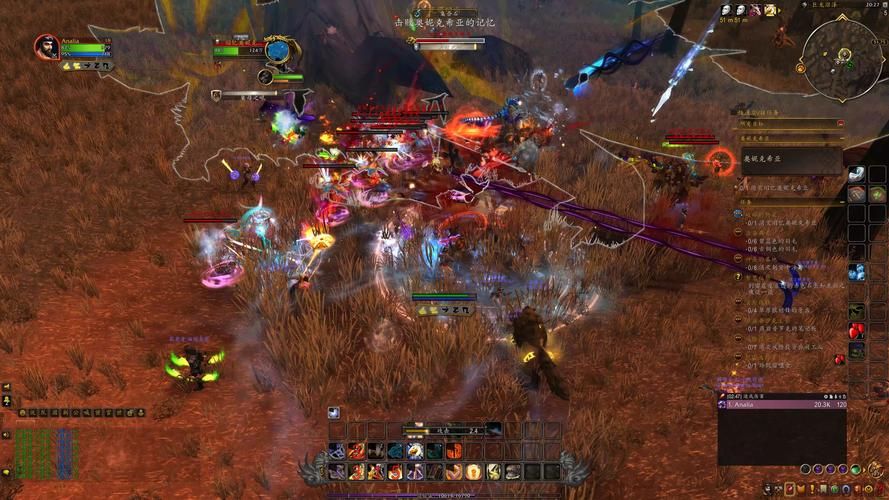Click the boss health bar frame
Viewport: 889px width, 500px height.
point(448,42)
